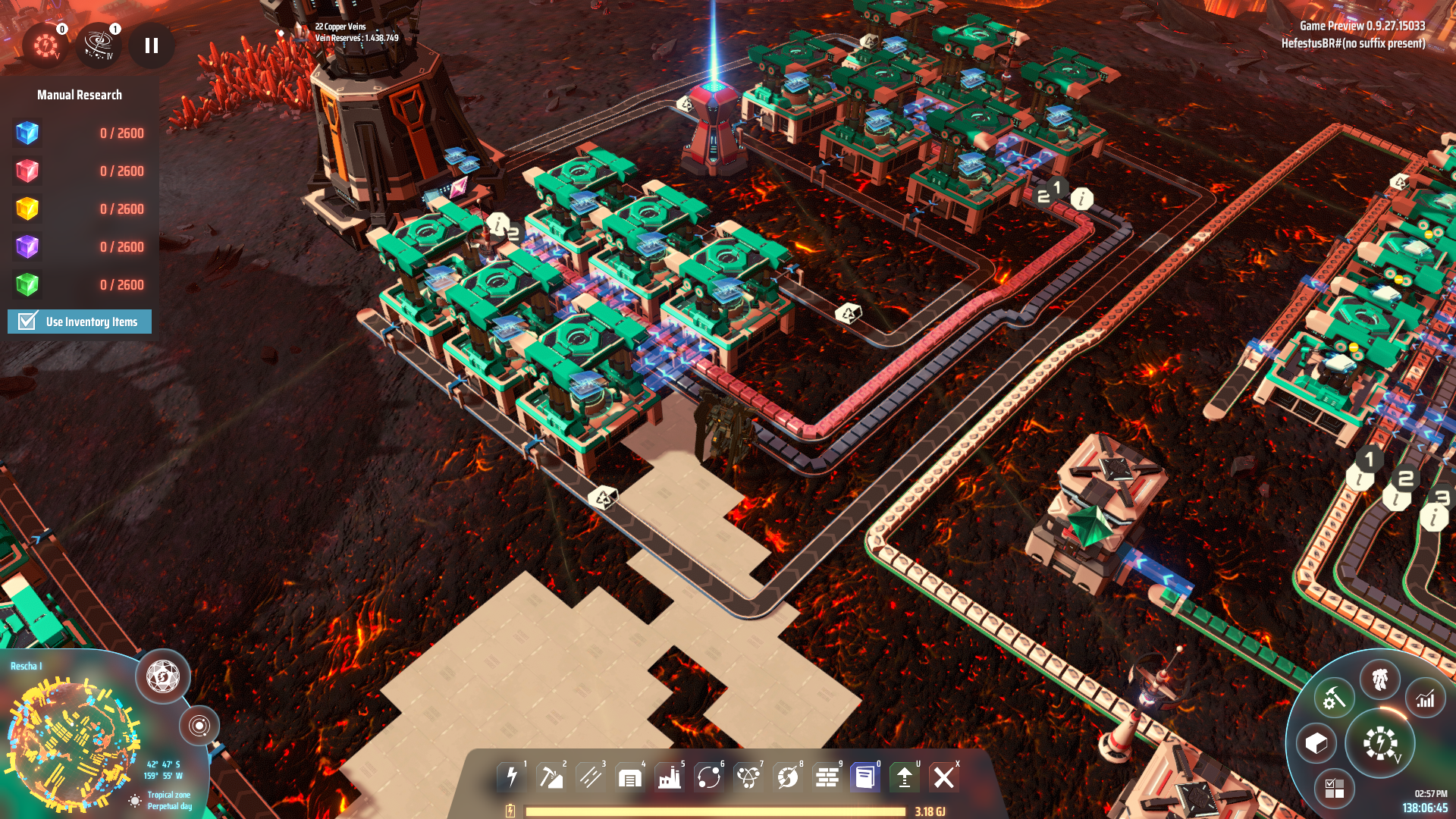Open the inventory cube button
1456x819 pixels.
click(1316, 743)
